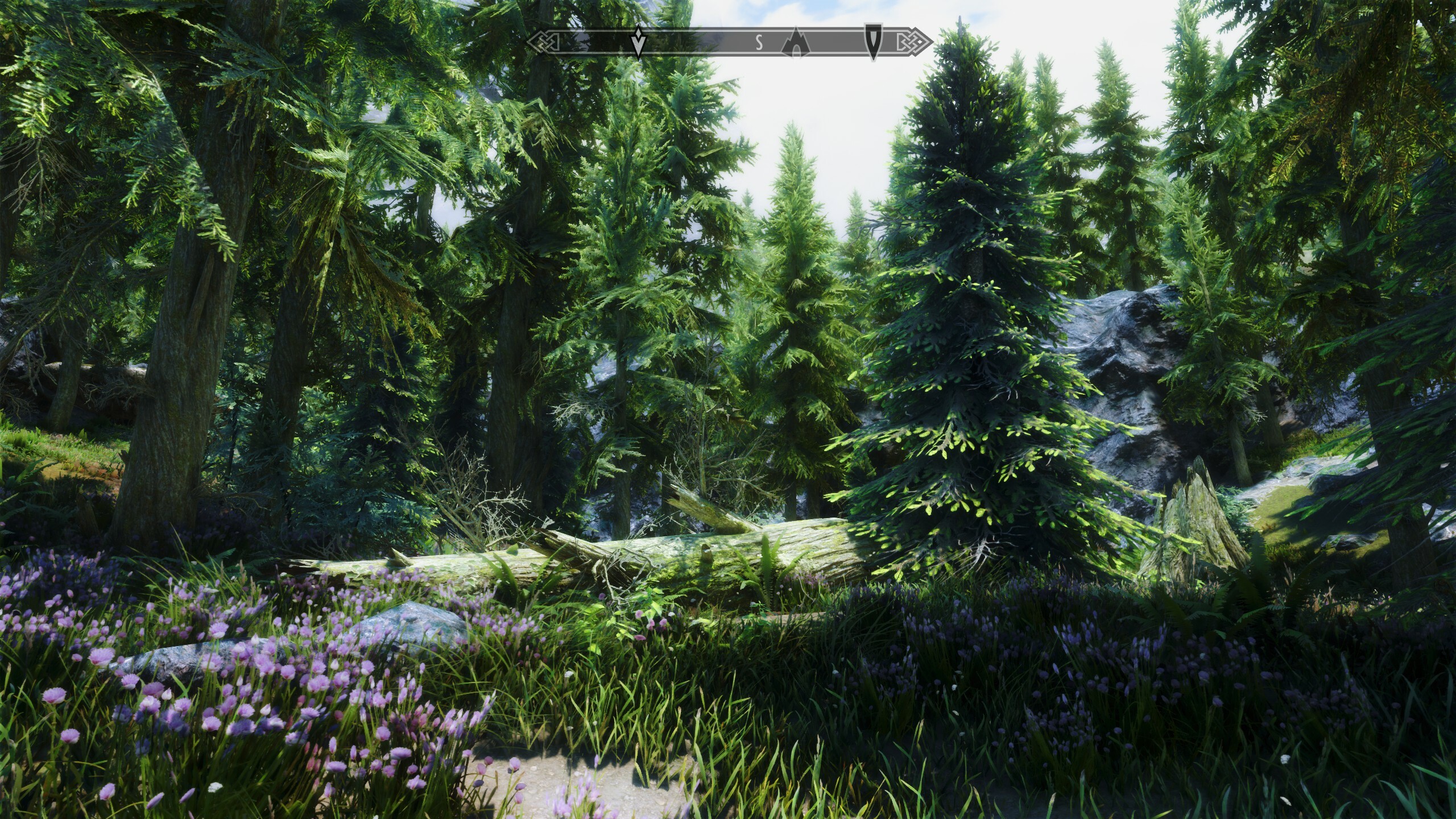Click the South 'S' heading on compass
The height and width of the screenshot is (819, 1456).
(759, 42)
